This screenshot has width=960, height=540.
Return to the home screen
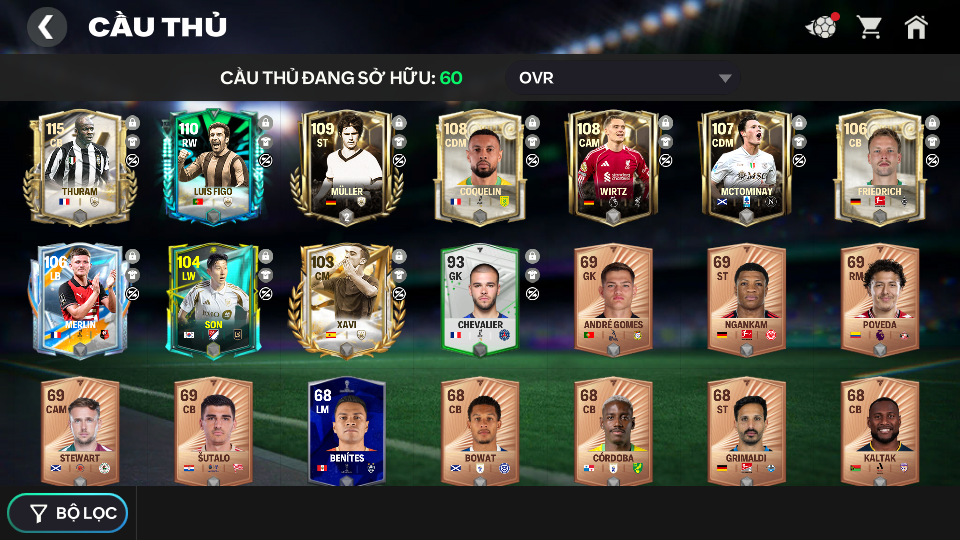pyautogui.click(x=916, y=27)
